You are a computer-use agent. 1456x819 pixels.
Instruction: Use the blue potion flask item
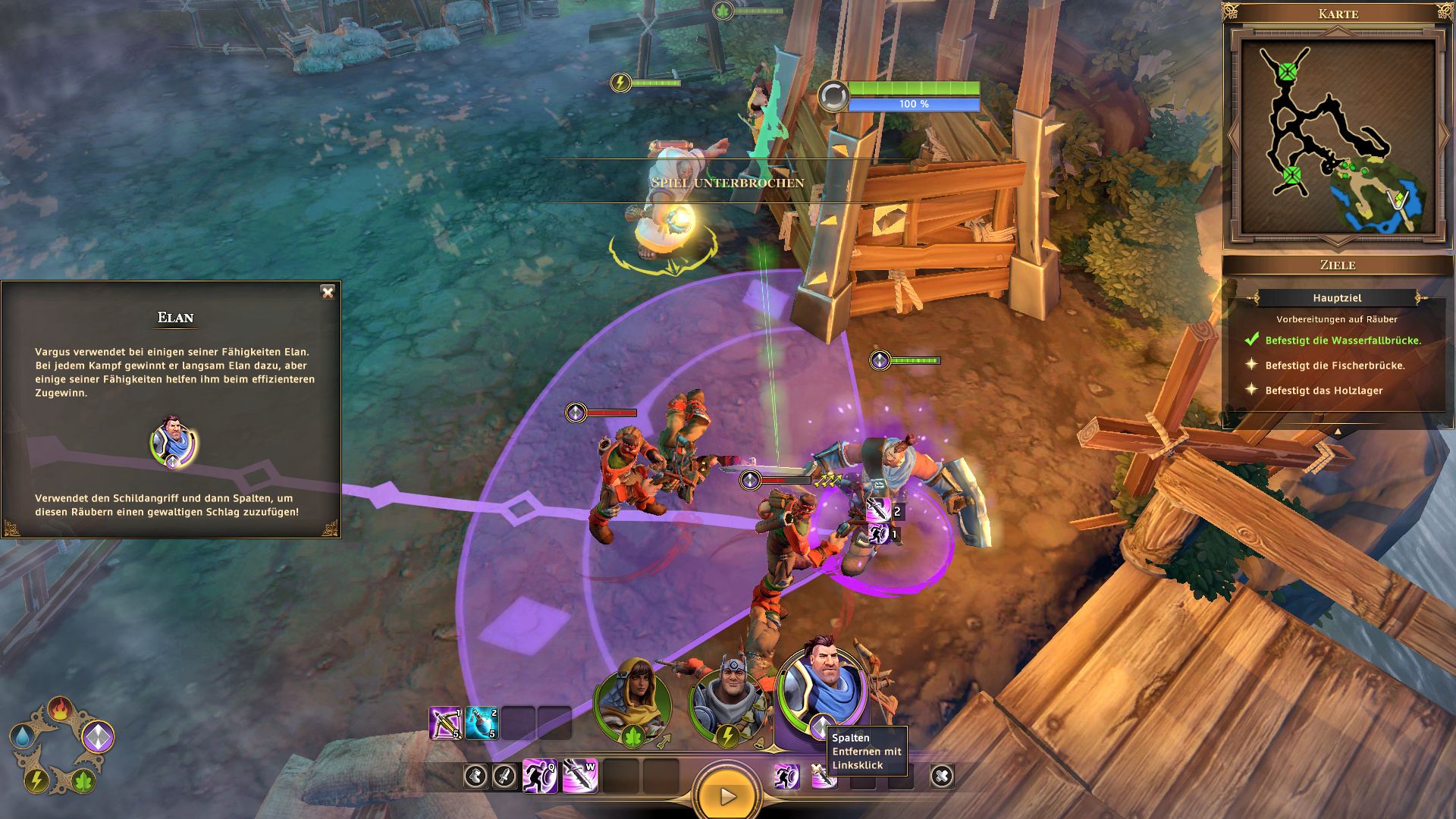click(x=482, y=723)
